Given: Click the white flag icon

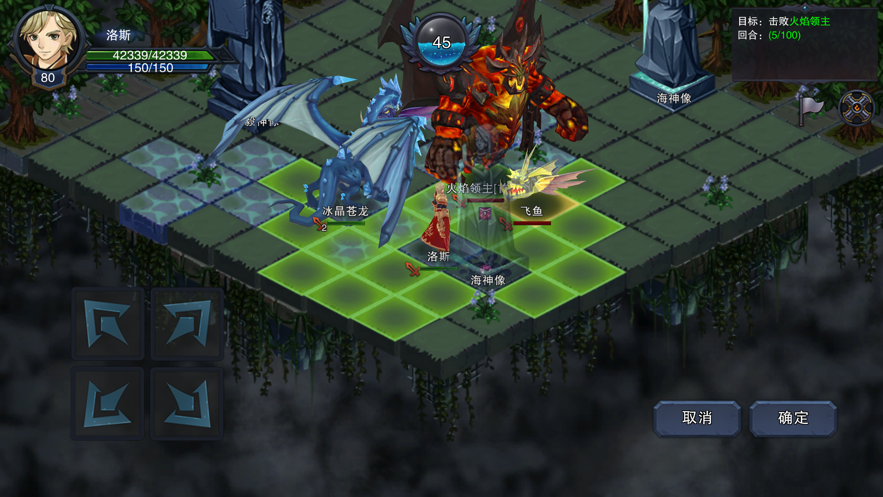Looking at the screenshot, I should 810,105.
